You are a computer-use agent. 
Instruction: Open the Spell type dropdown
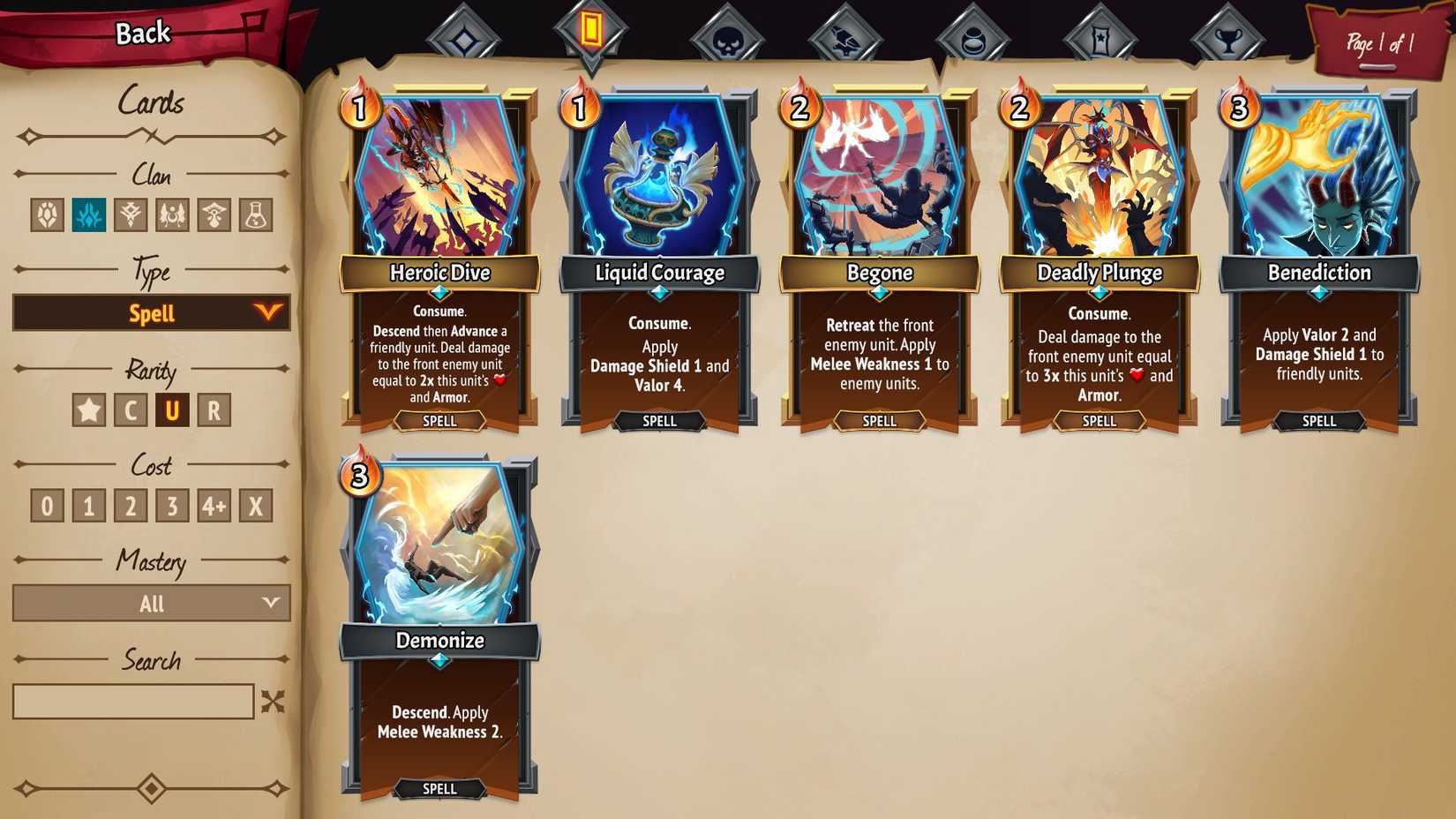point(151,312)
